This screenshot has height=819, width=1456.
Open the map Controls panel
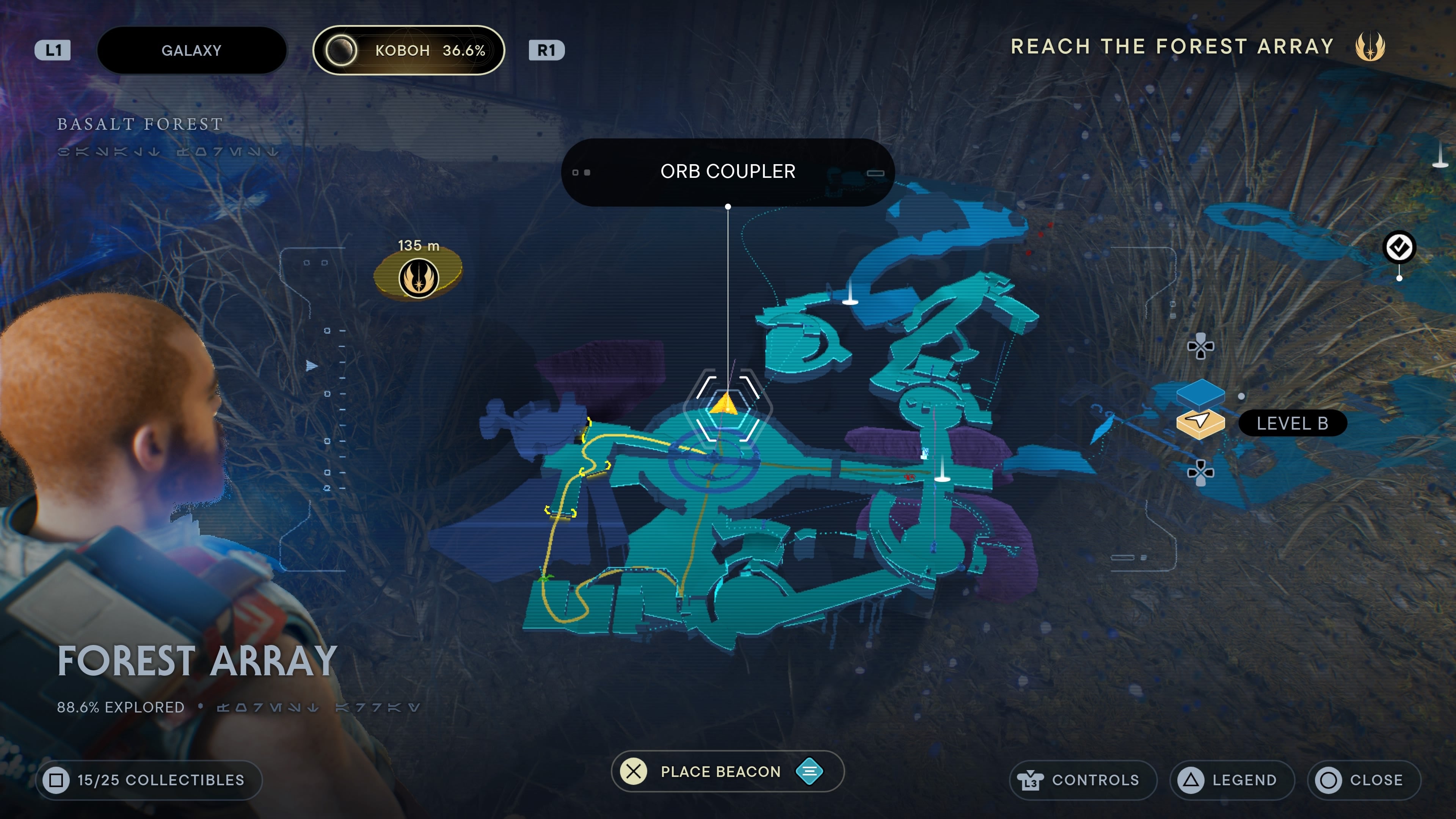(1082, 780)
